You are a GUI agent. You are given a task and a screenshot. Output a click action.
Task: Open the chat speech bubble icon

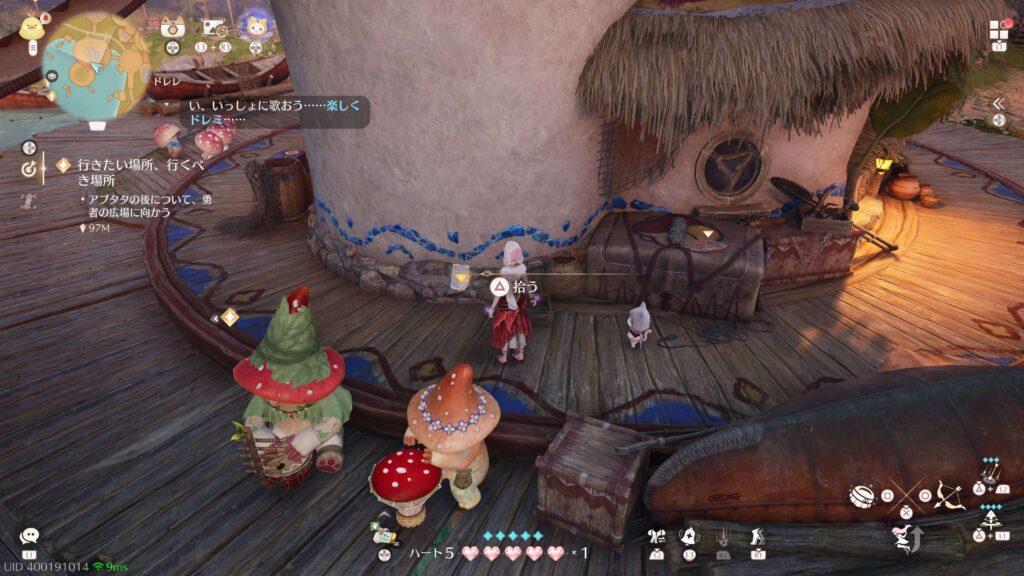coord(29,537)
